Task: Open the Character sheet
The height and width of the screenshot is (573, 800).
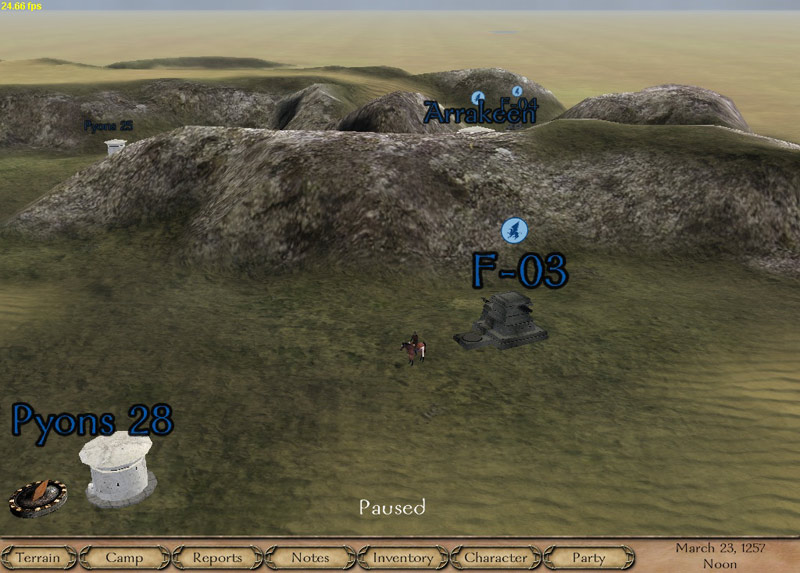Action: [x=496, y=557]
